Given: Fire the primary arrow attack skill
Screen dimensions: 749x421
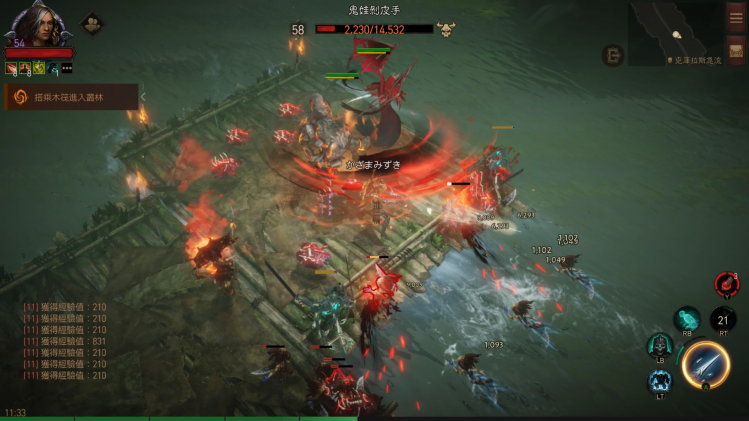Looking at the screenshot, I should [x=706, y=364].
